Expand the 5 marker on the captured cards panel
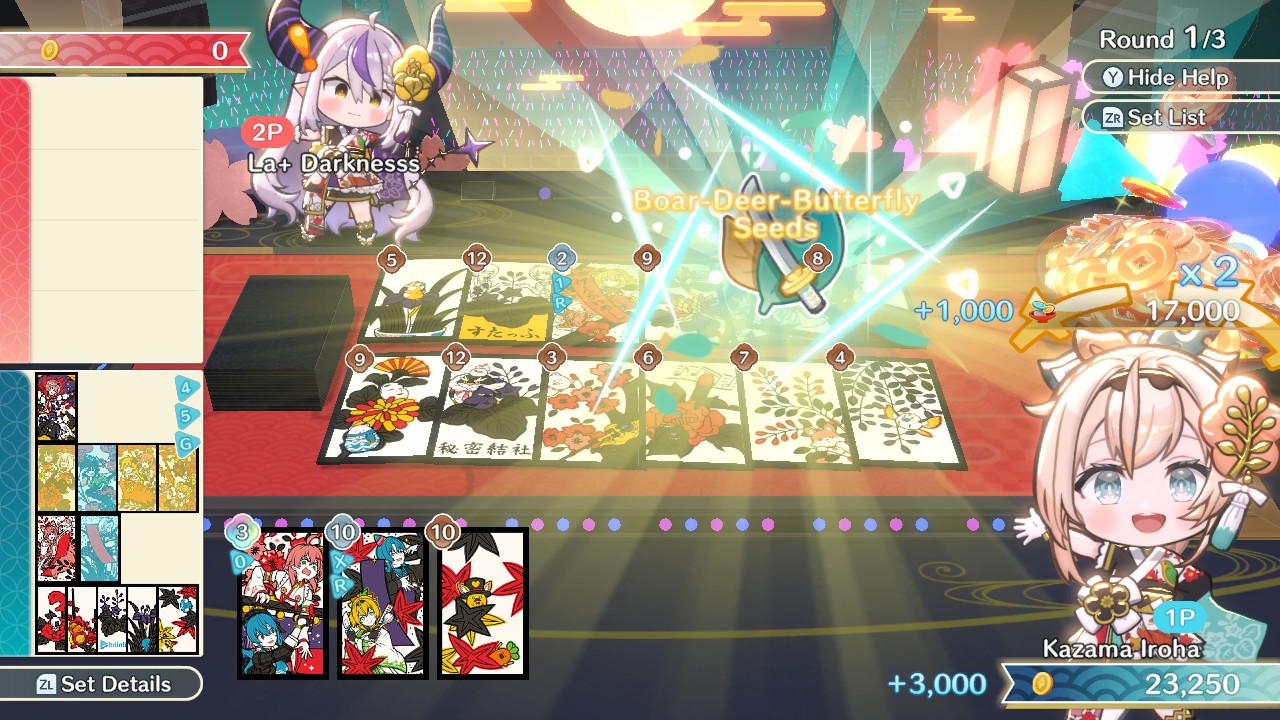 pos(186,415)
